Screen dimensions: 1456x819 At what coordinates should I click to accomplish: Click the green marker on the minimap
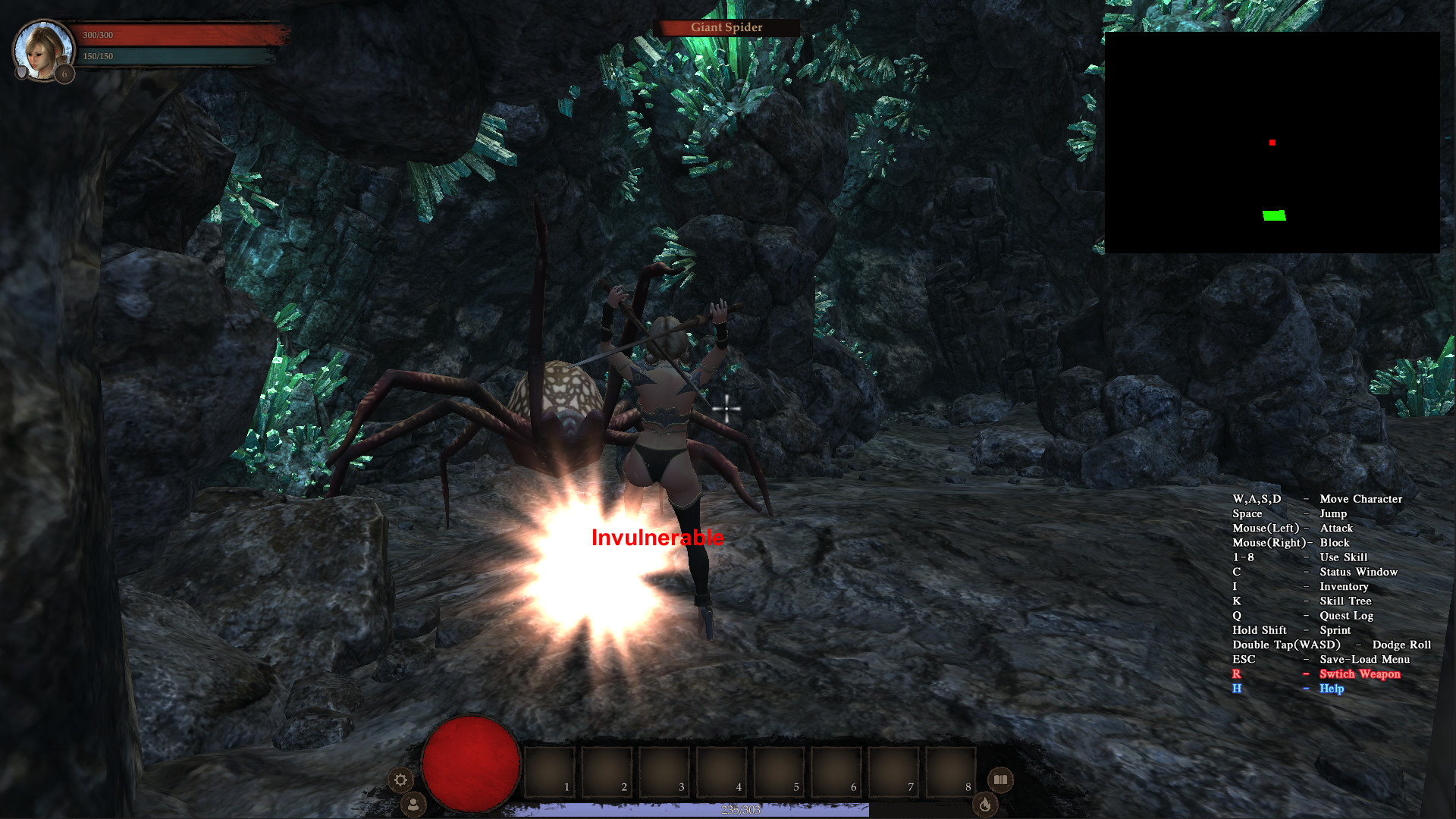click(1273, 215)
